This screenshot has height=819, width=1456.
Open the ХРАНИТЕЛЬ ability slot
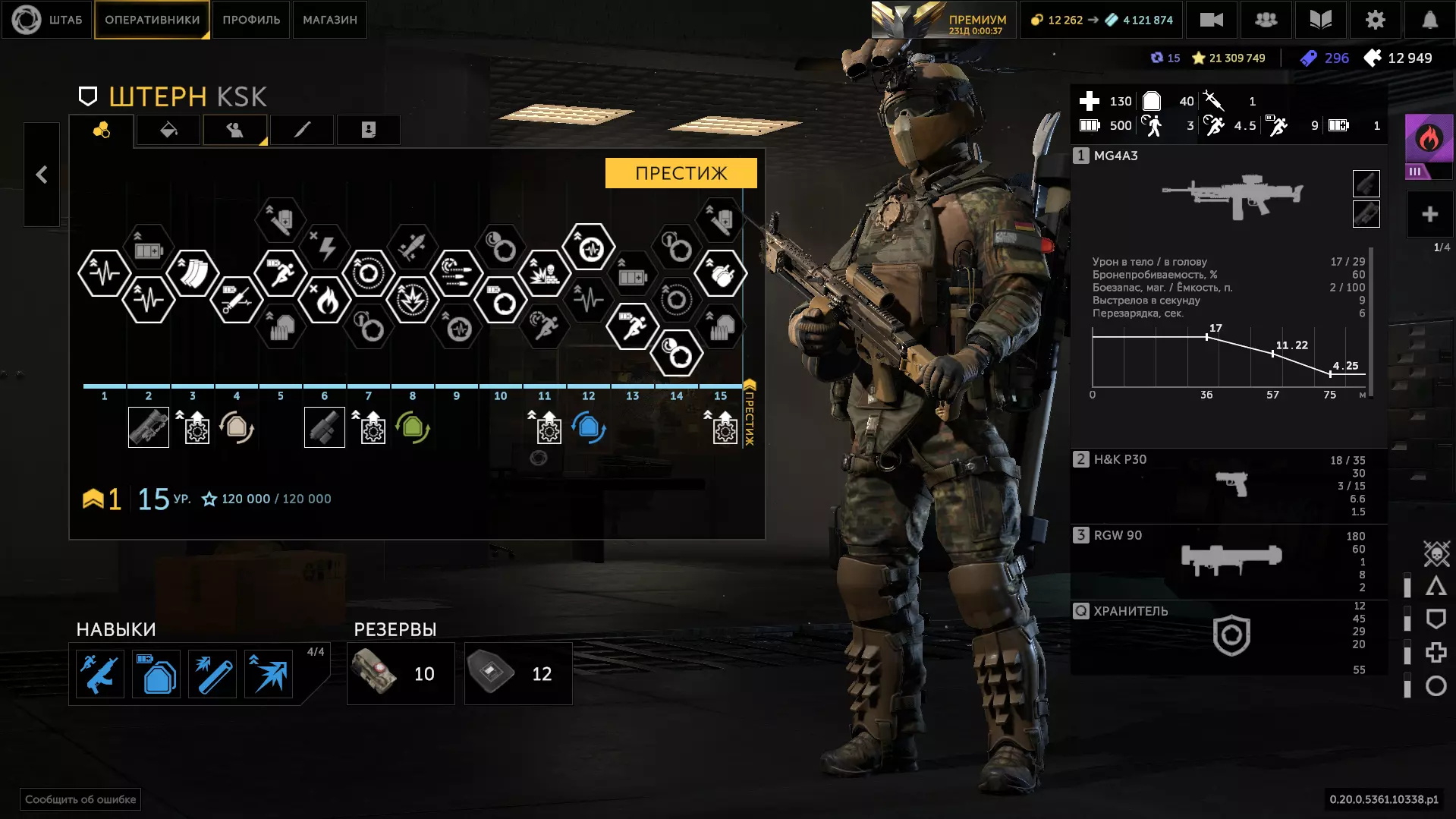tap(1229, 635)
